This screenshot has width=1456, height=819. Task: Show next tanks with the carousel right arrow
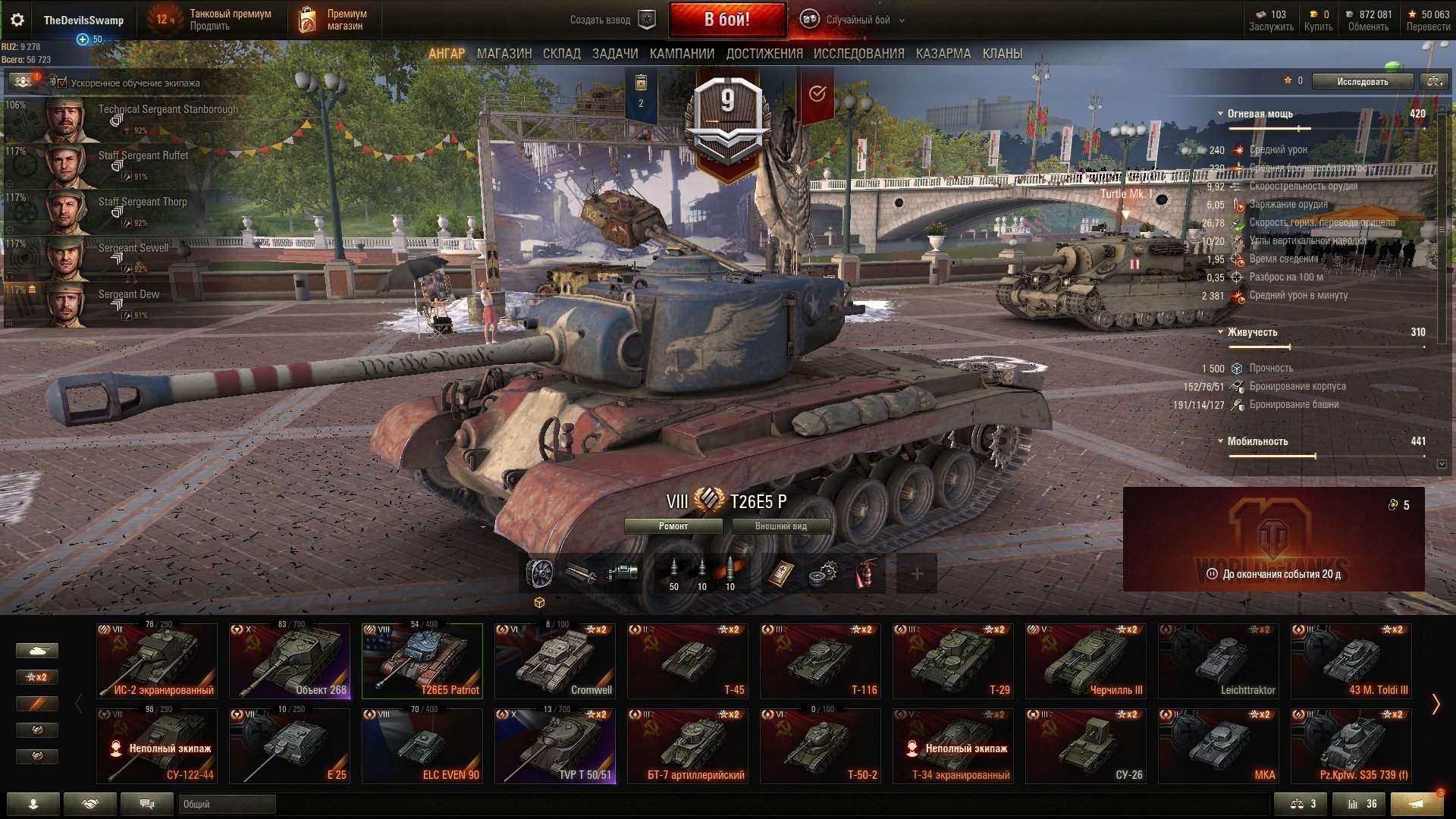pyautogui.click(x=1435, y=704)
